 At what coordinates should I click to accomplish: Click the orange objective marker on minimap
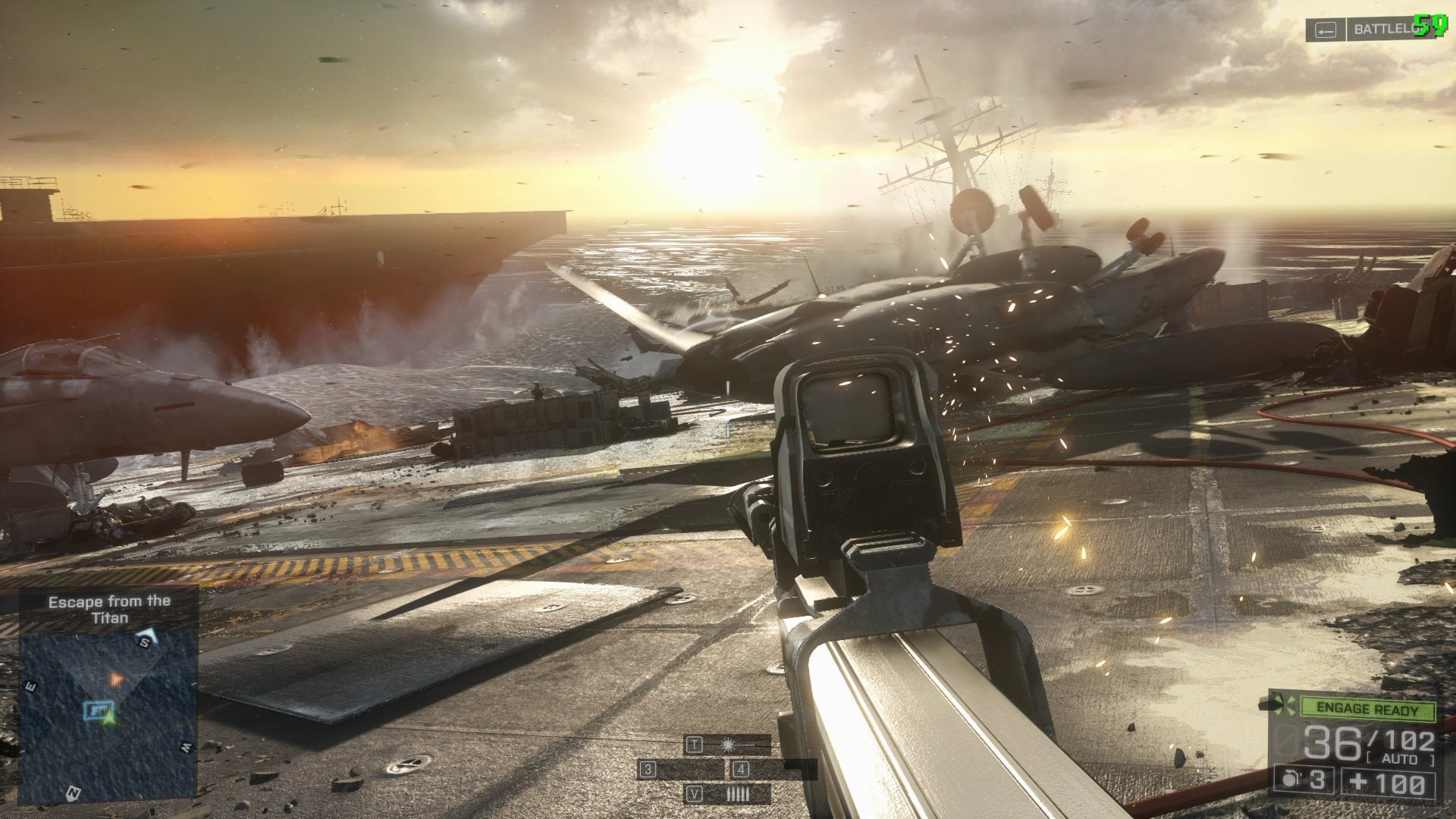pyautogui.click(x=115, y=679)
